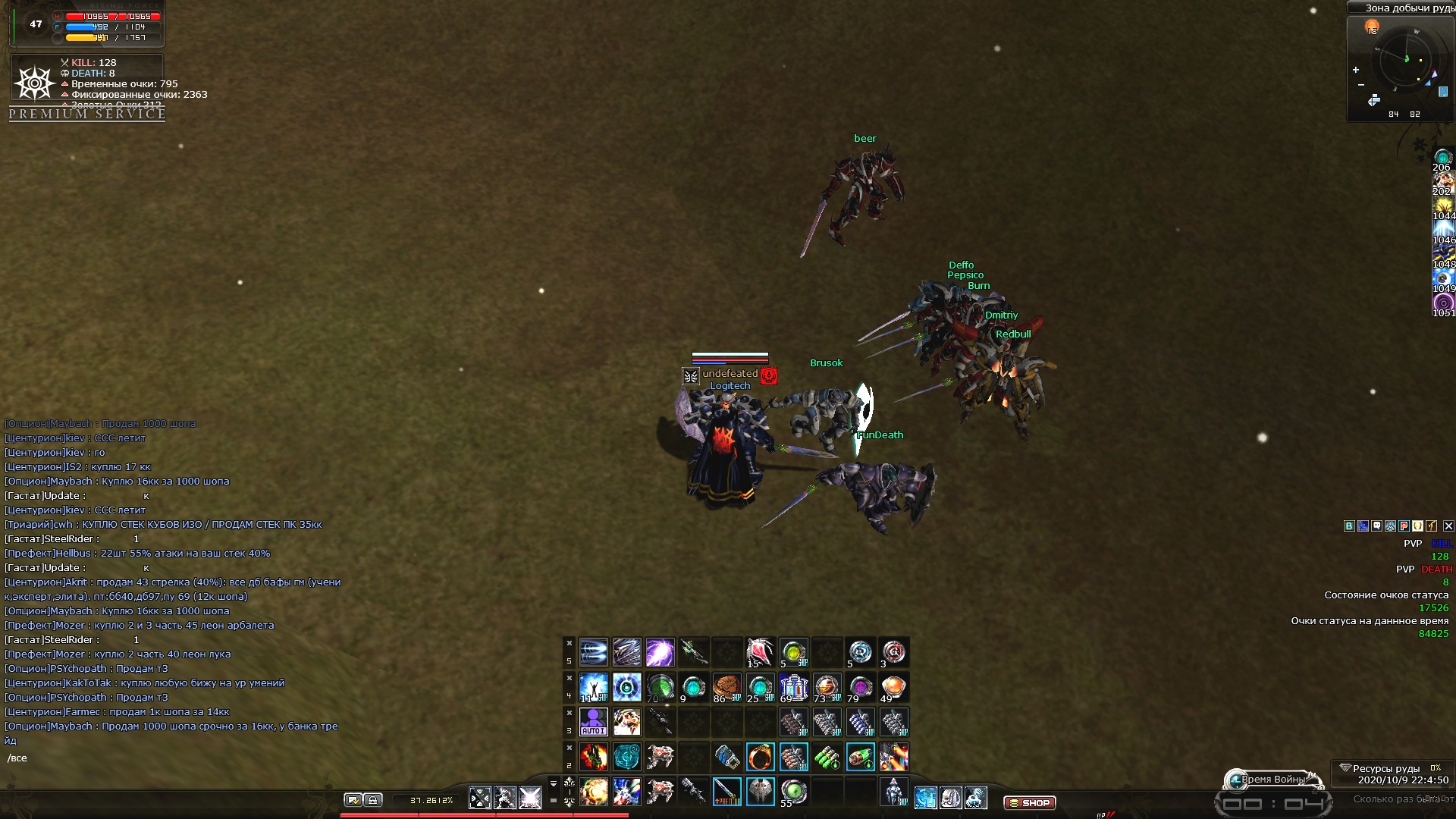Activate the Premium sword hotbar slot
Image resolution: width=1456 pixels, height=819 pixels.
[x=726, y=792]
